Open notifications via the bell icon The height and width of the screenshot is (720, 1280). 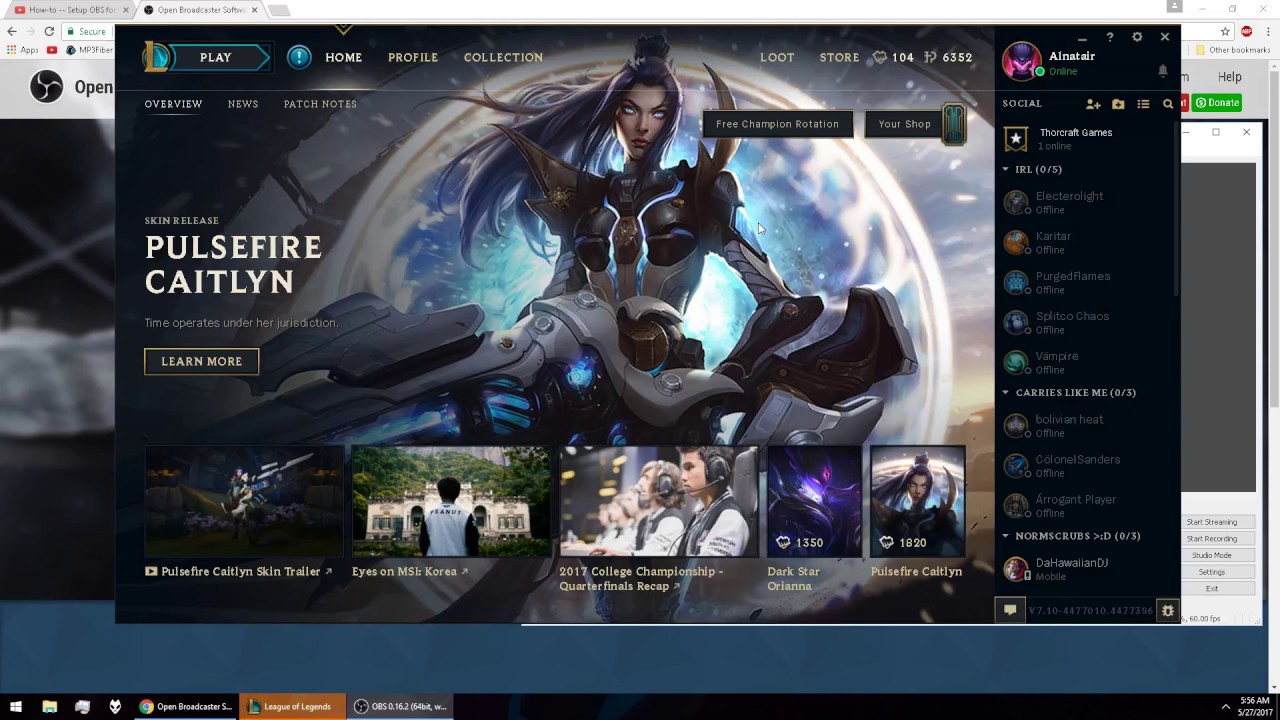pos(1161,70)
